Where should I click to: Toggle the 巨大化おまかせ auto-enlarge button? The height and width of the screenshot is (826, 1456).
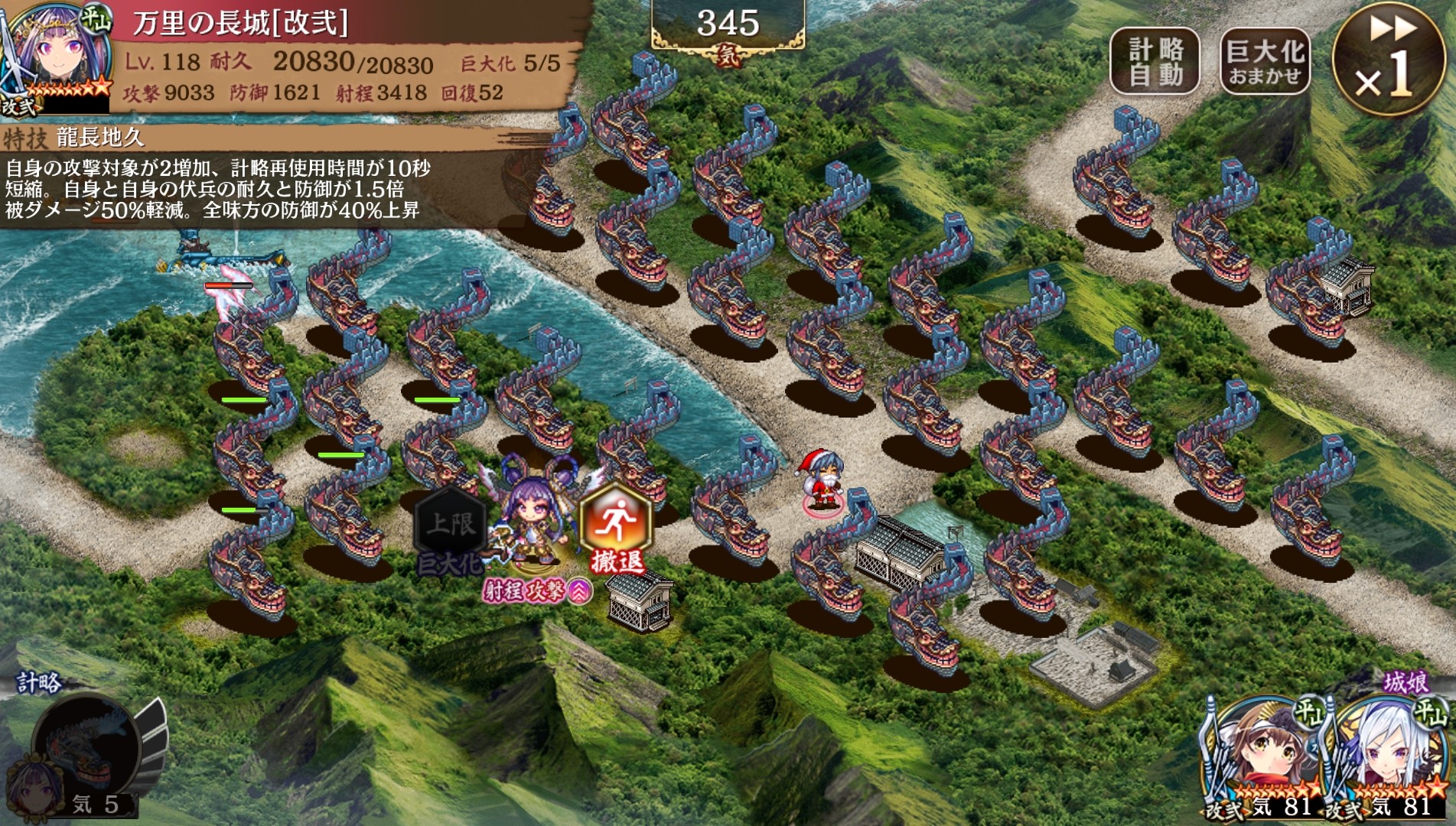click(x=1264, y=61)
